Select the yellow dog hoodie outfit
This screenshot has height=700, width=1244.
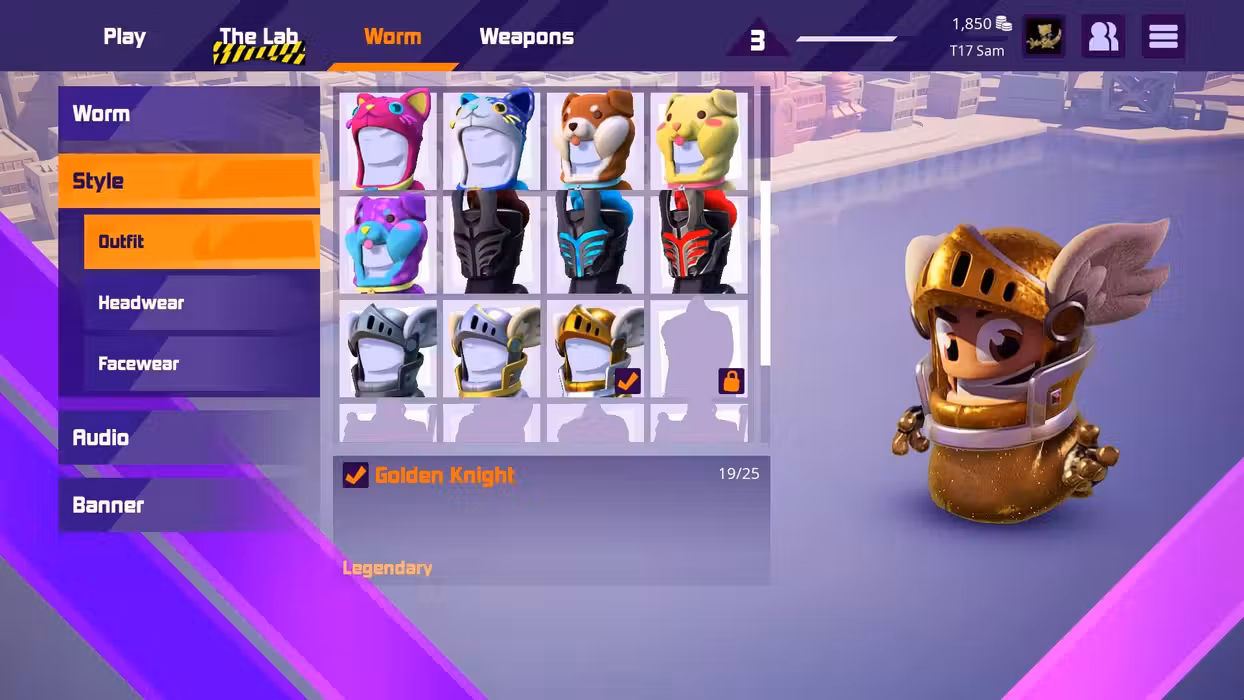[699, 139]
